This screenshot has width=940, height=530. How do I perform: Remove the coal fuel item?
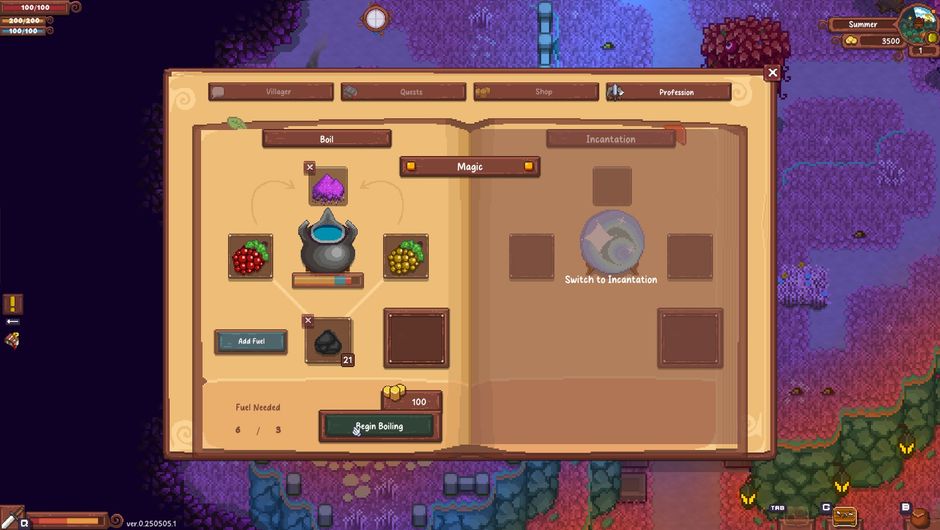pos(308,321)
